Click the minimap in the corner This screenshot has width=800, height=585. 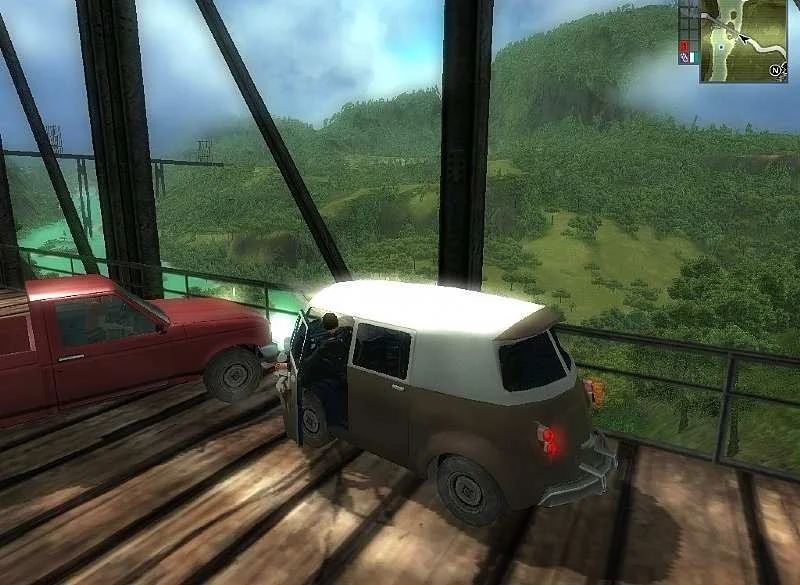tap(743, 40)
